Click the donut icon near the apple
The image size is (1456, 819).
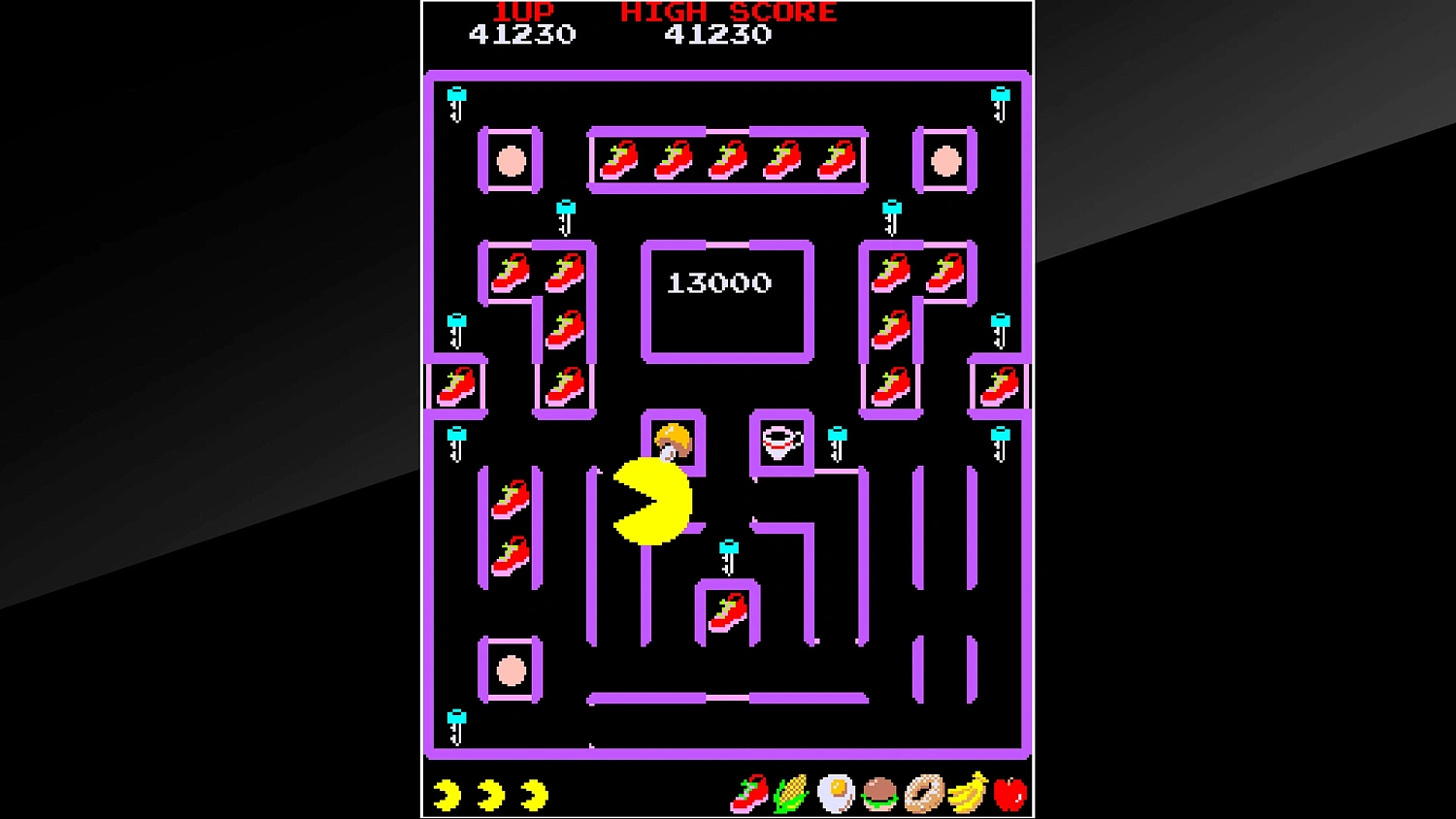[922, 794]
